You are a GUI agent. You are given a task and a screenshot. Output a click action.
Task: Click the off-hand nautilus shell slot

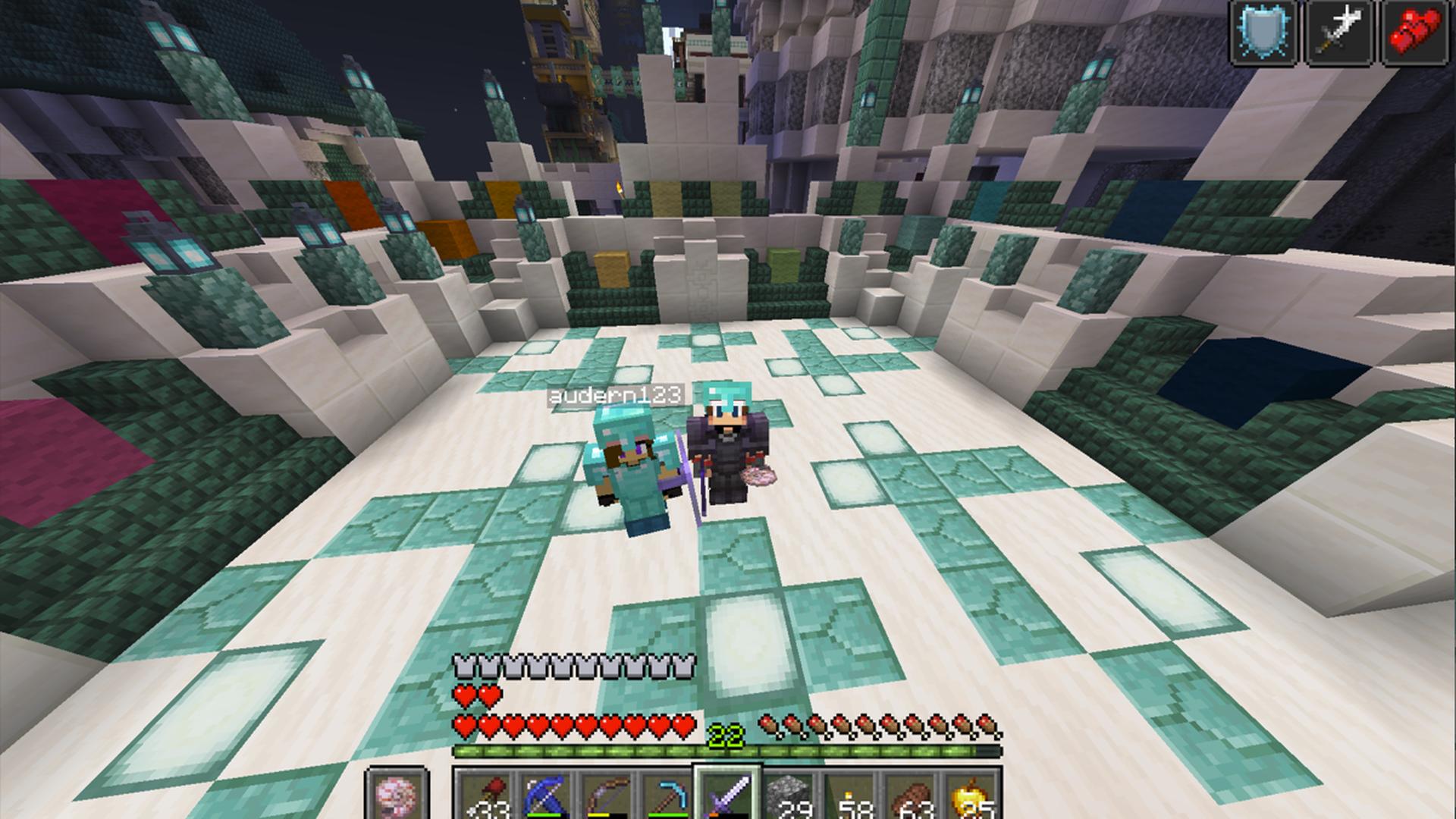(397, 796)
